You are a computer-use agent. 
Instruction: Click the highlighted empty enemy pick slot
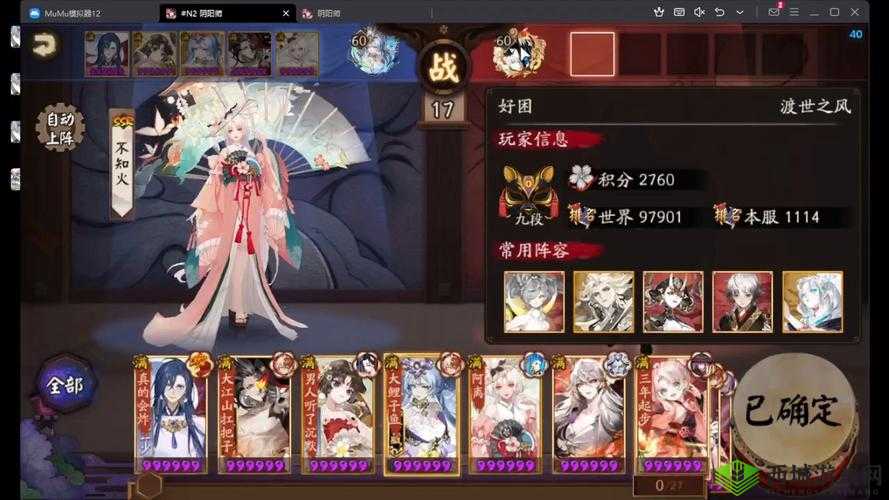point(592,54)
